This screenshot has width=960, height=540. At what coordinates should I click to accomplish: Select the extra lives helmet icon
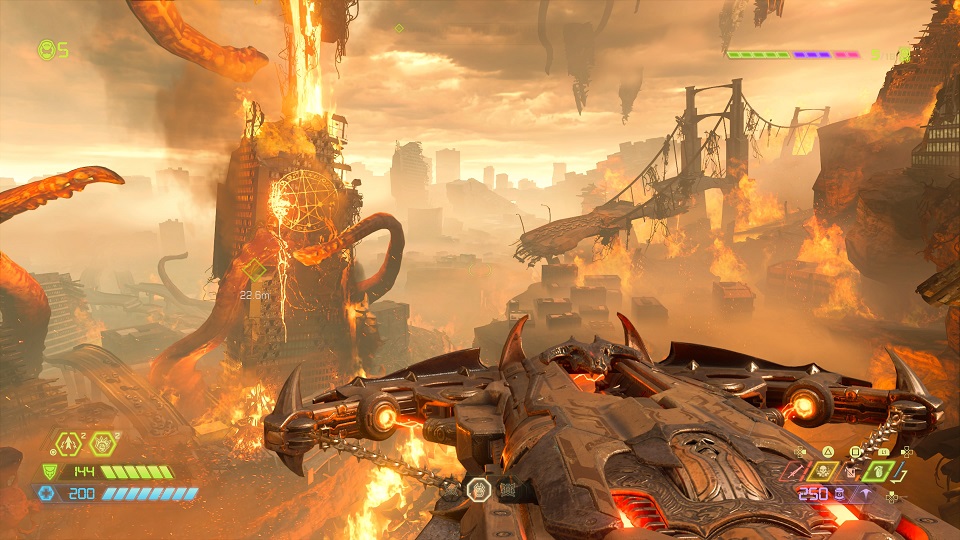click(x=46, y=49)
